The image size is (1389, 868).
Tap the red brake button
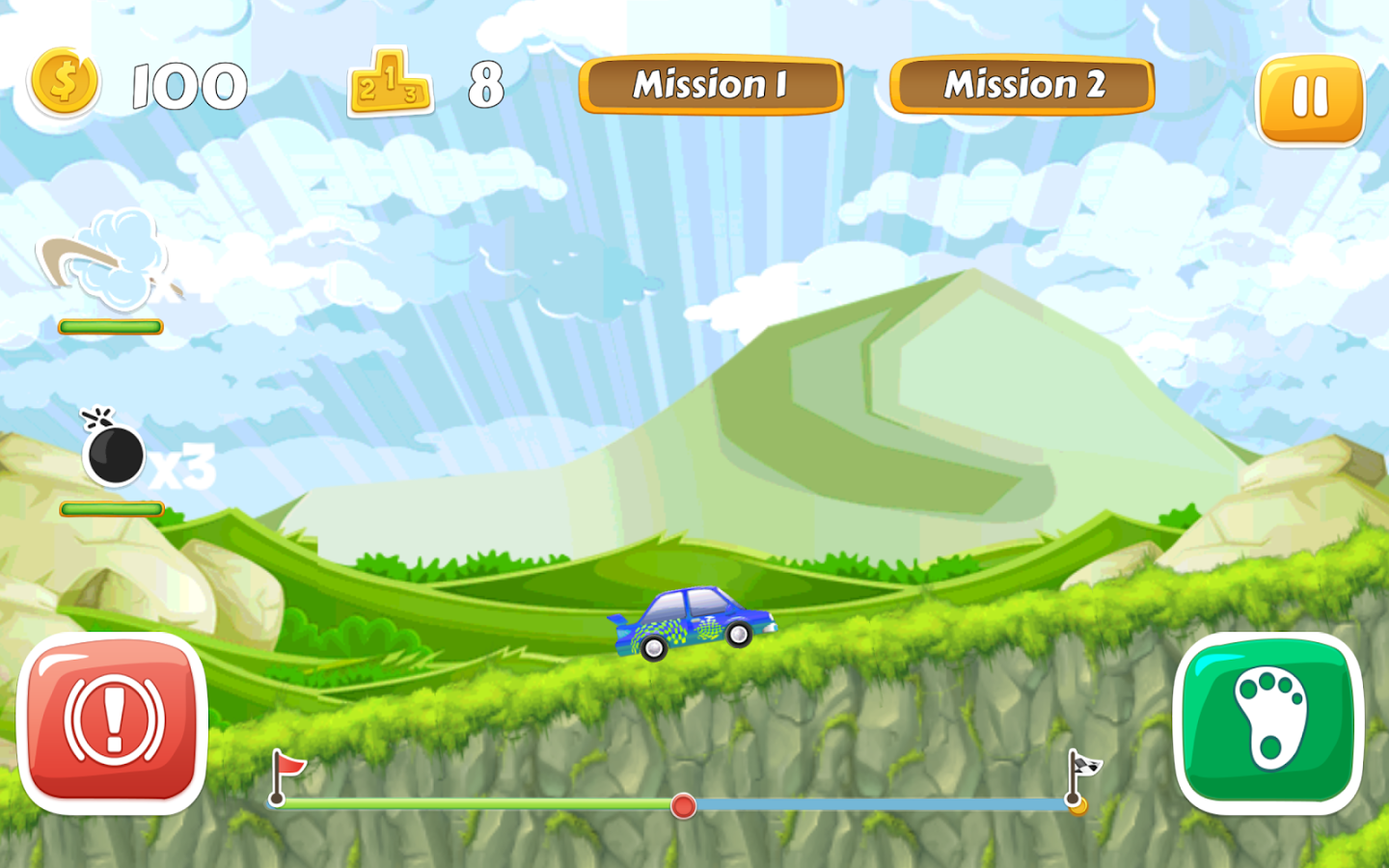point(113,721)
